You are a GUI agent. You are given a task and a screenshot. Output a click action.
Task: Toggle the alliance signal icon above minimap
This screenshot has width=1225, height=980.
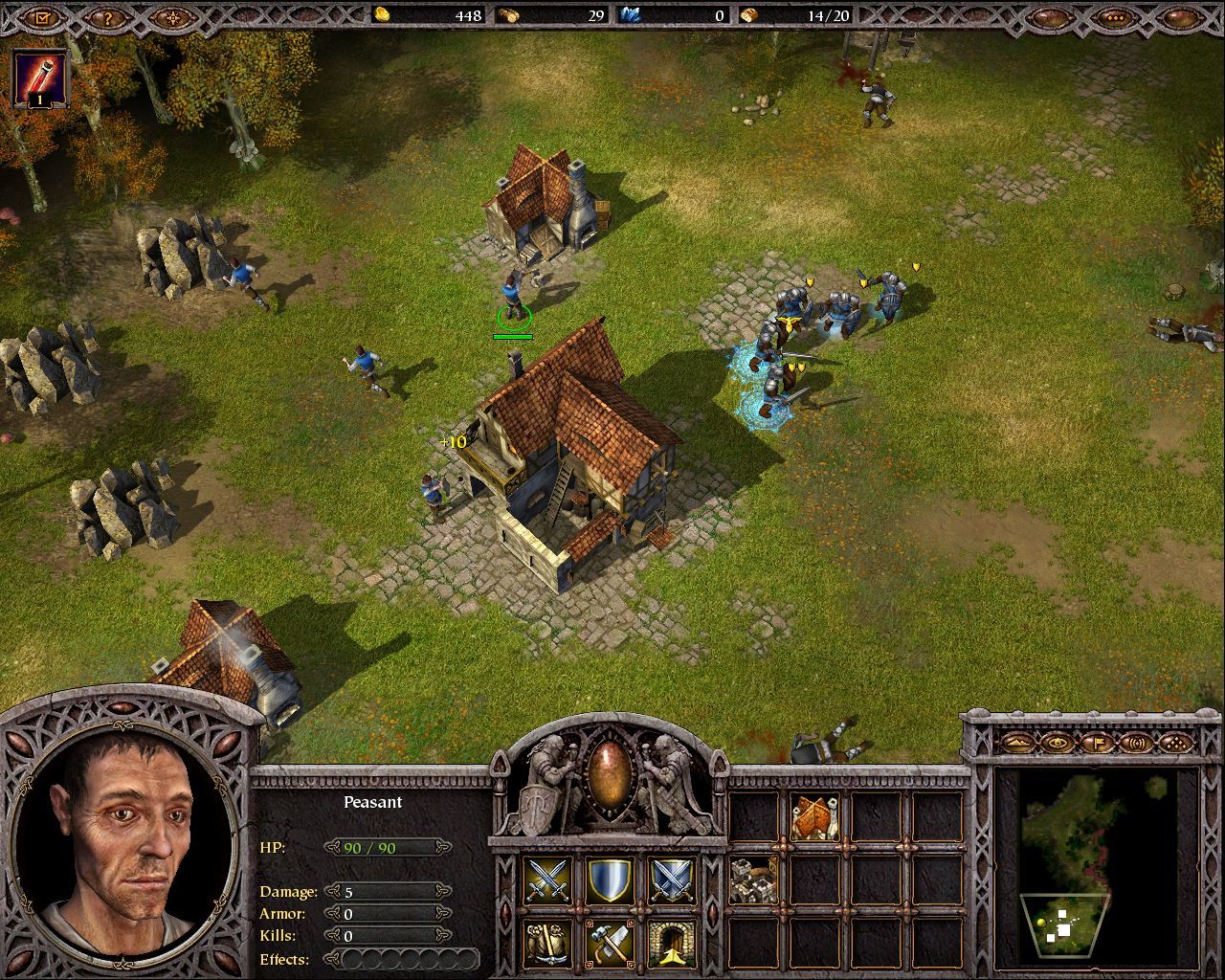pyautogui.click(x=1138, y=744)
